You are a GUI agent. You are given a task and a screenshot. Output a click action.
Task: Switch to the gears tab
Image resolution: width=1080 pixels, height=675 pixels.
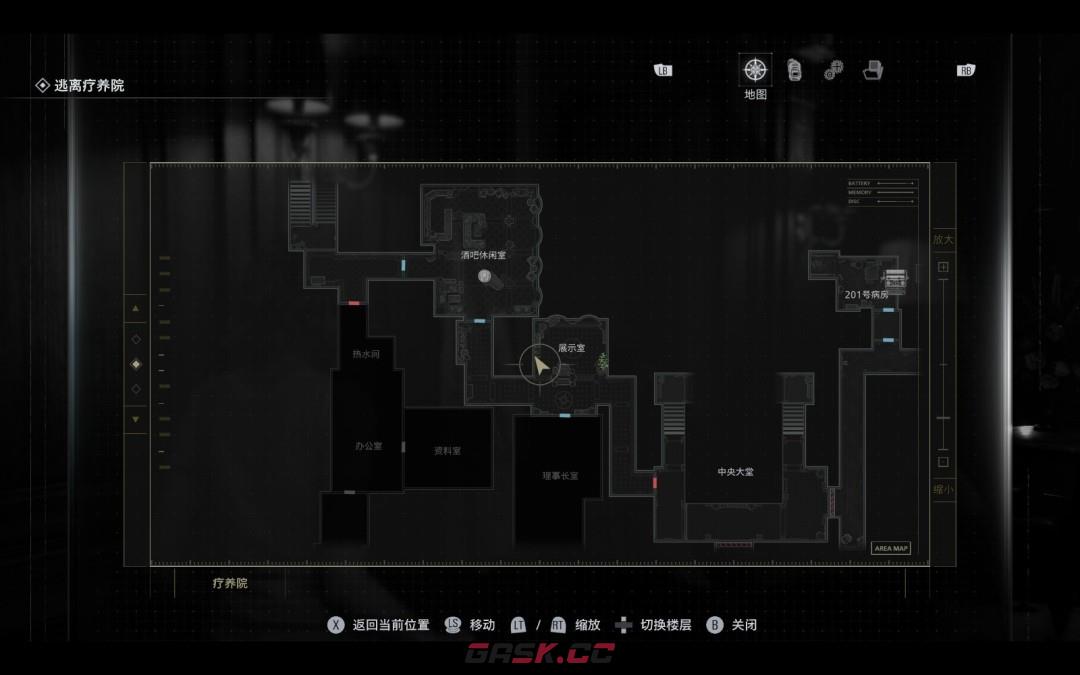click(833, 71)
